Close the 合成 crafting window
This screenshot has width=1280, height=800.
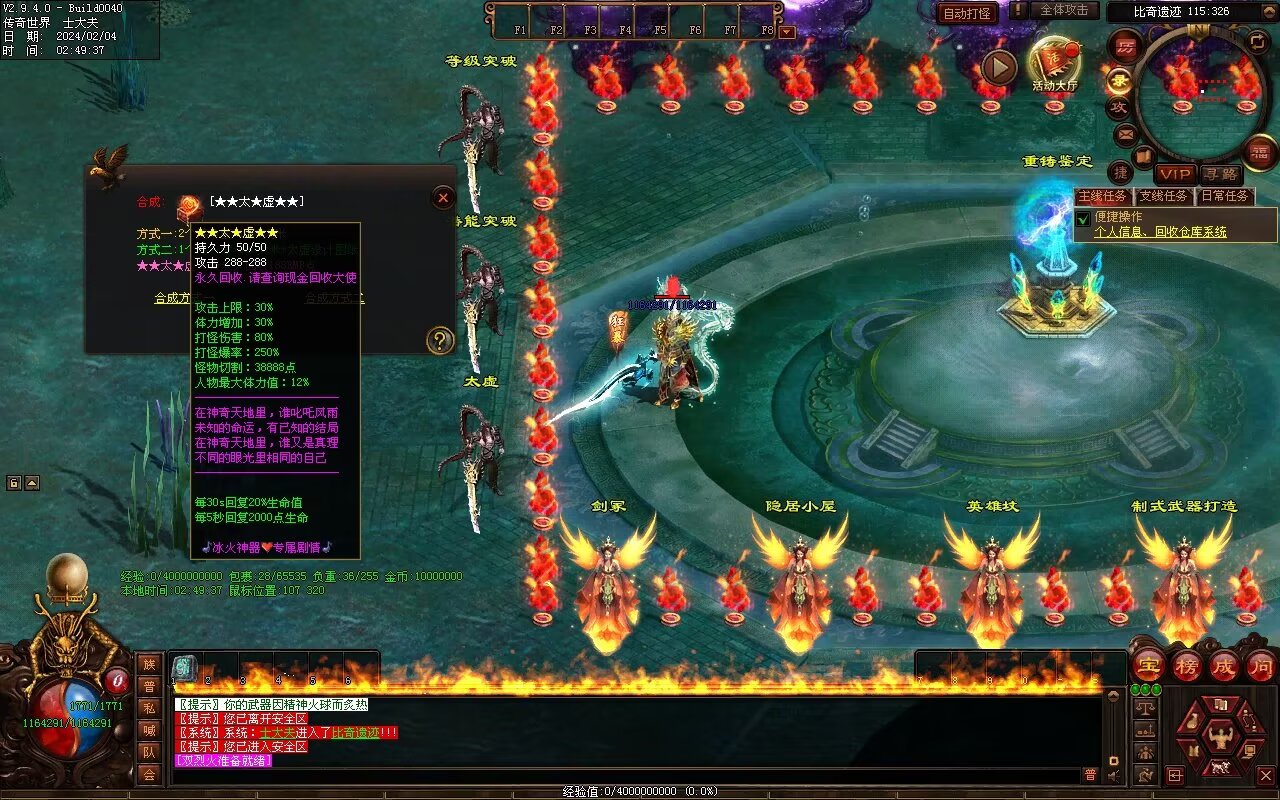(443, 198)
